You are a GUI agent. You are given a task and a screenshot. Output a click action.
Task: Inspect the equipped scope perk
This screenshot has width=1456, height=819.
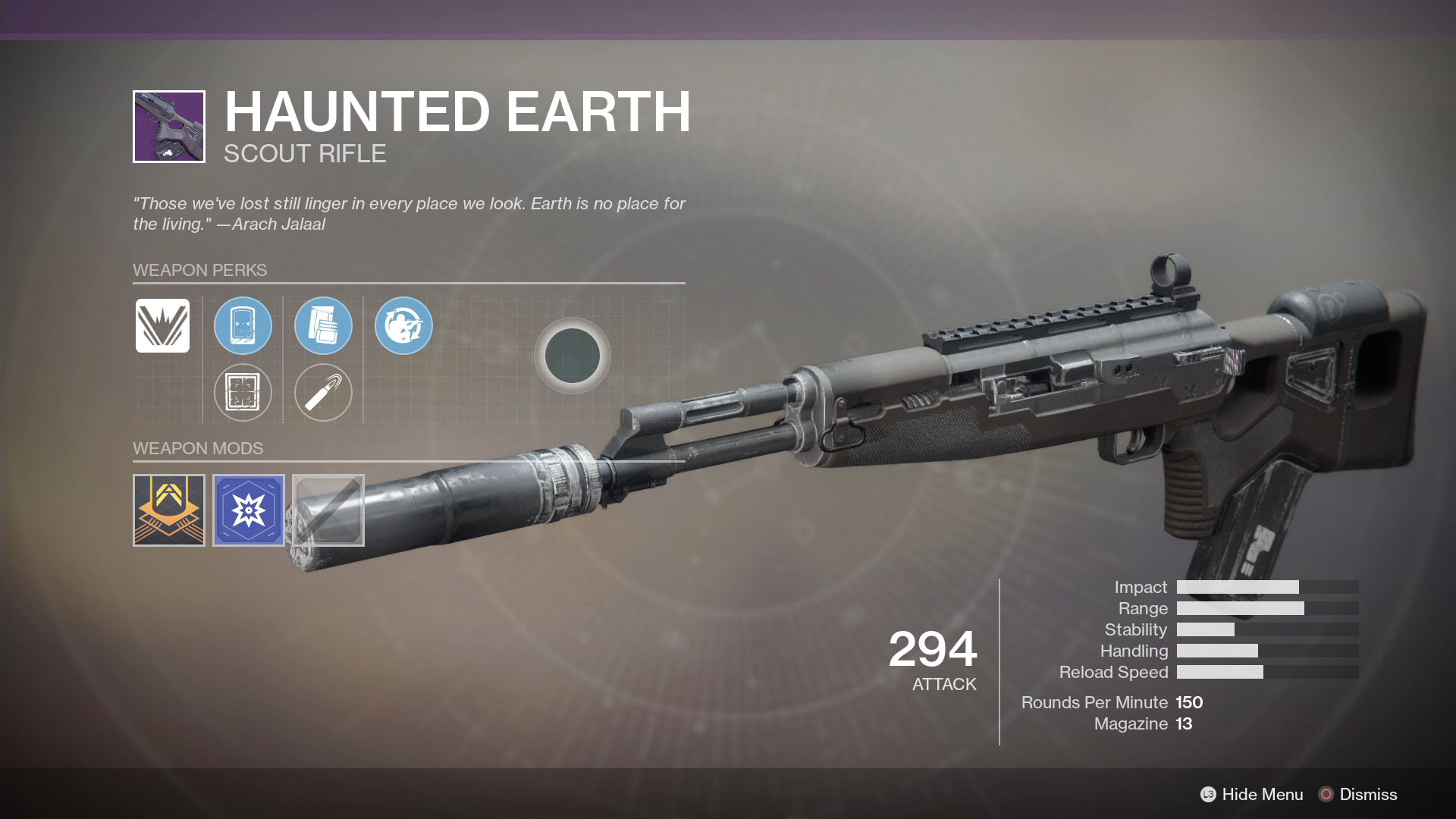pos(243,326)
